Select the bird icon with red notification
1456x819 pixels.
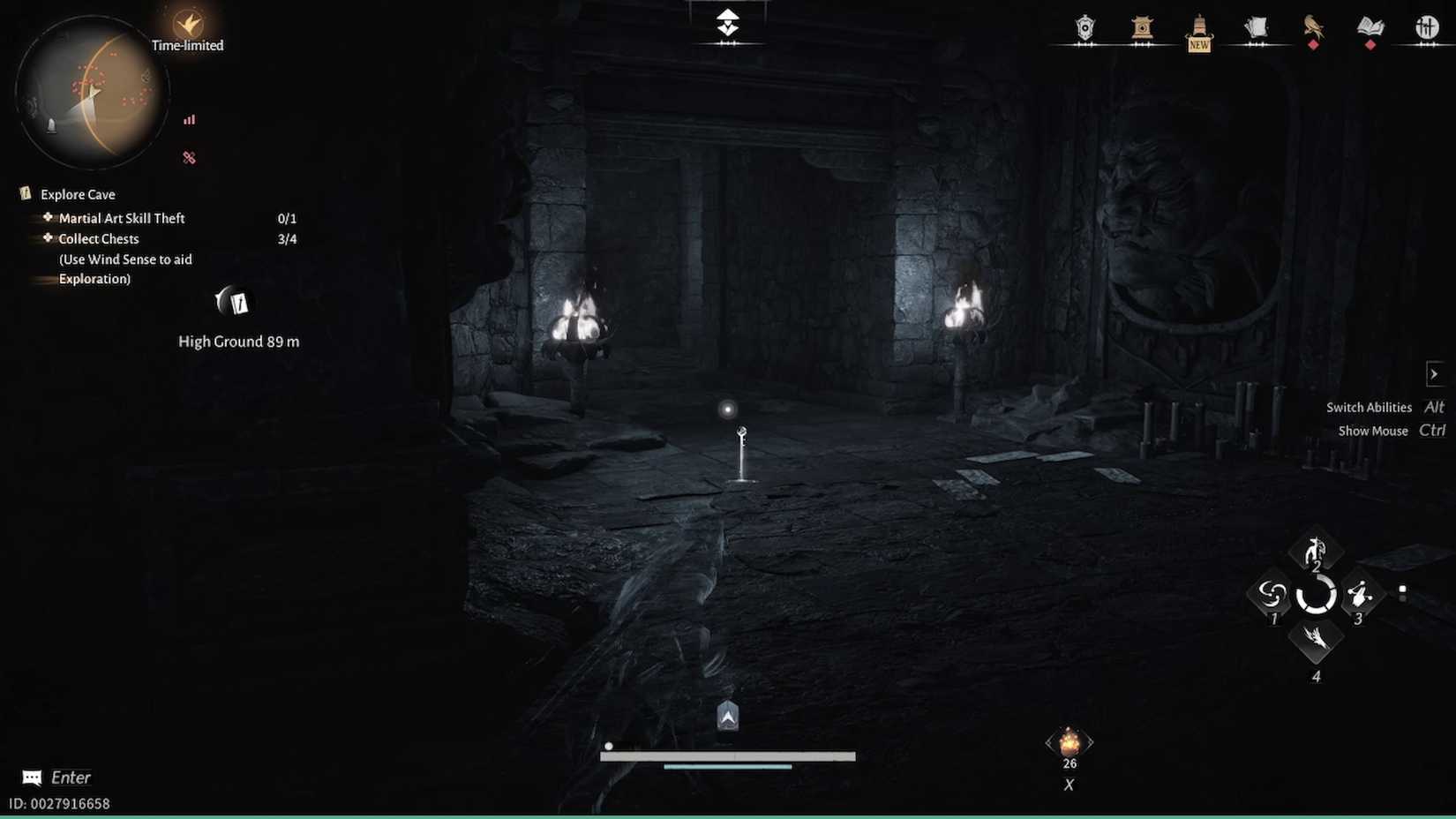1313,29
